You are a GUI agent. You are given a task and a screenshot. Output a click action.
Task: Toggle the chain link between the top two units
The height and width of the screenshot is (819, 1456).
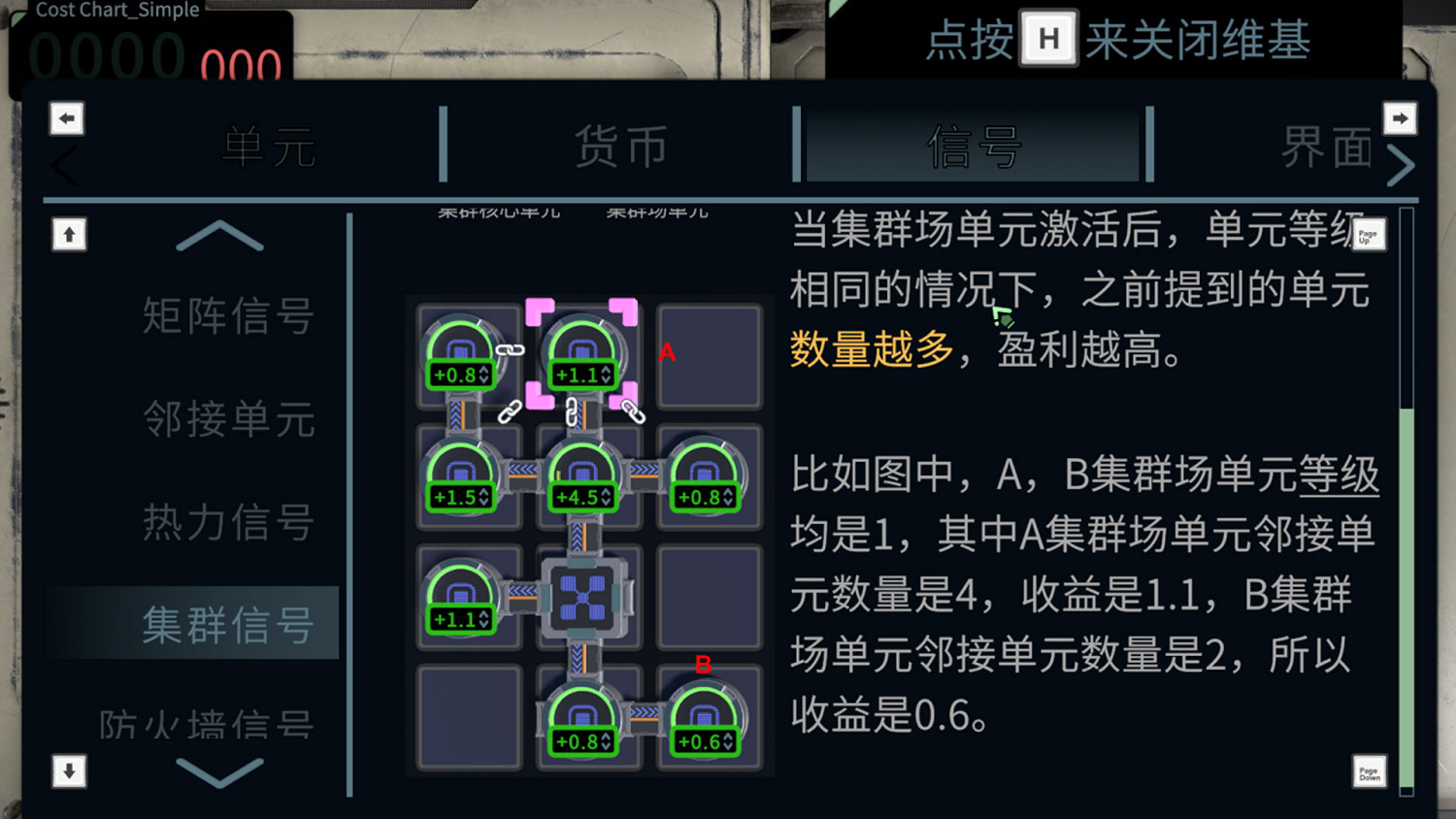(510, 349)
